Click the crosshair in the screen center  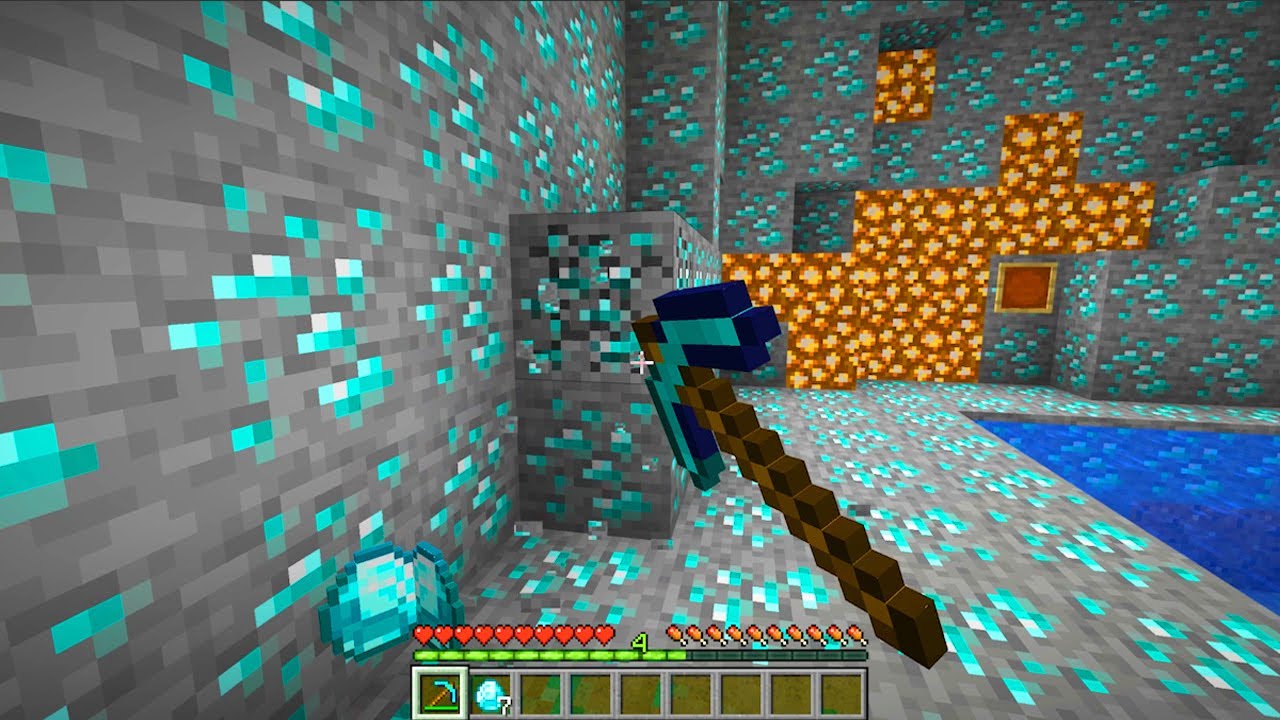point(640,360)
